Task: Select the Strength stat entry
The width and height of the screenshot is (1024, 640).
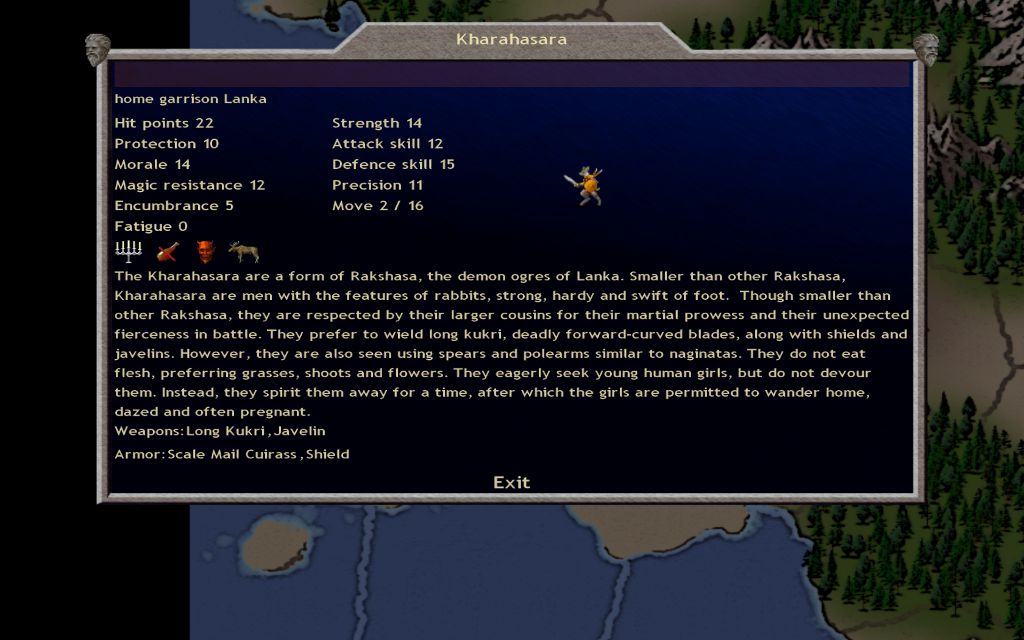Action: [377, 123]
